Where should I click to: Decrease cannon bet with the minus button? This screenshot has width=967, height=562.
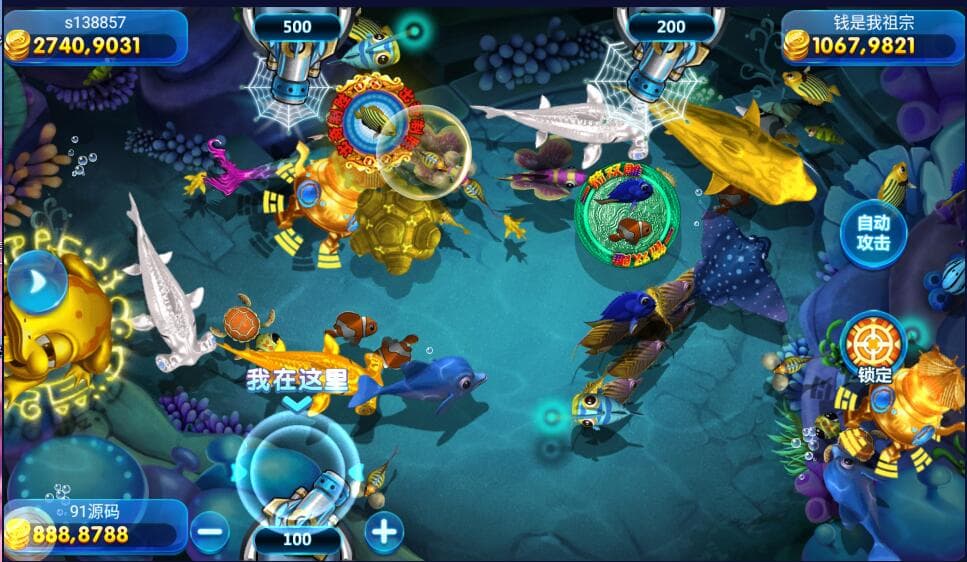(x=210, y=530)
